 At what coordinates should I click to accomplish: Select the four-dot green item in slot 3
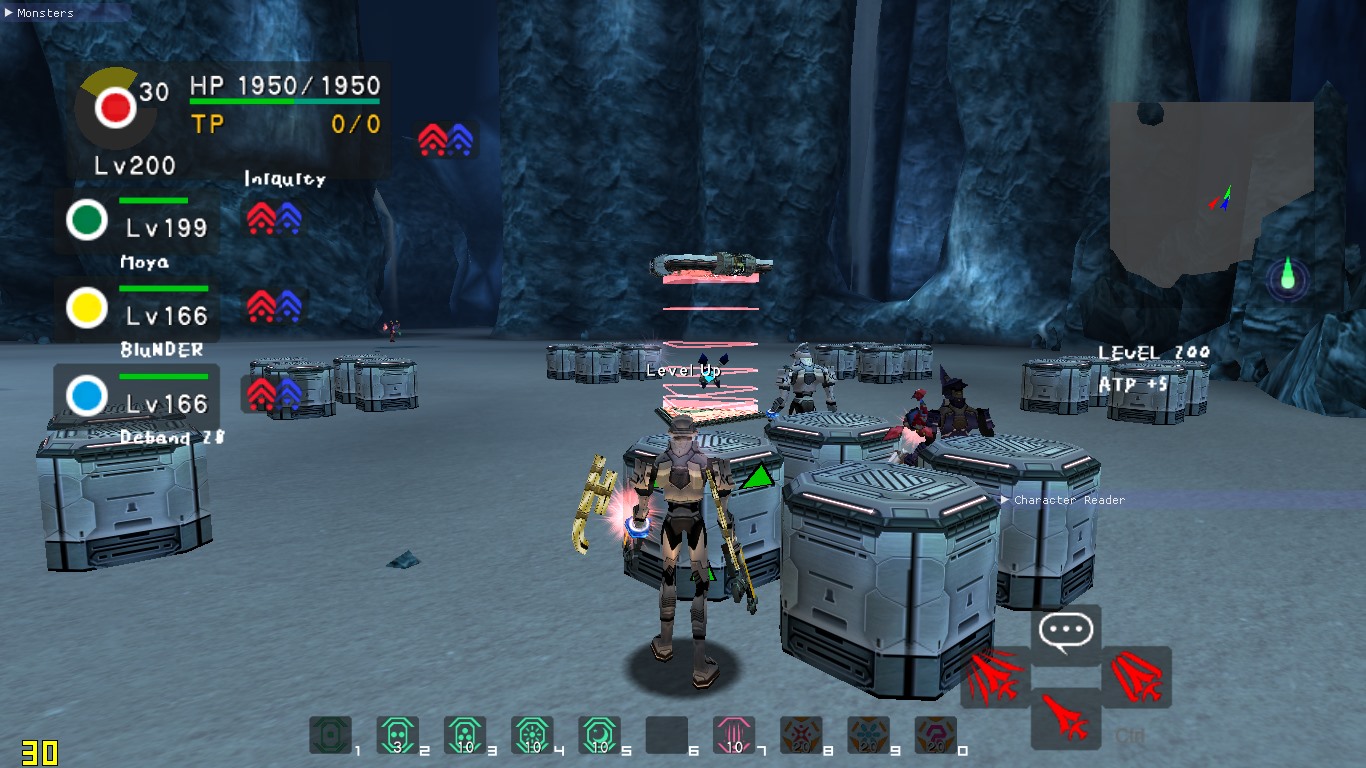pyautogui.click(x=464, y=735)
